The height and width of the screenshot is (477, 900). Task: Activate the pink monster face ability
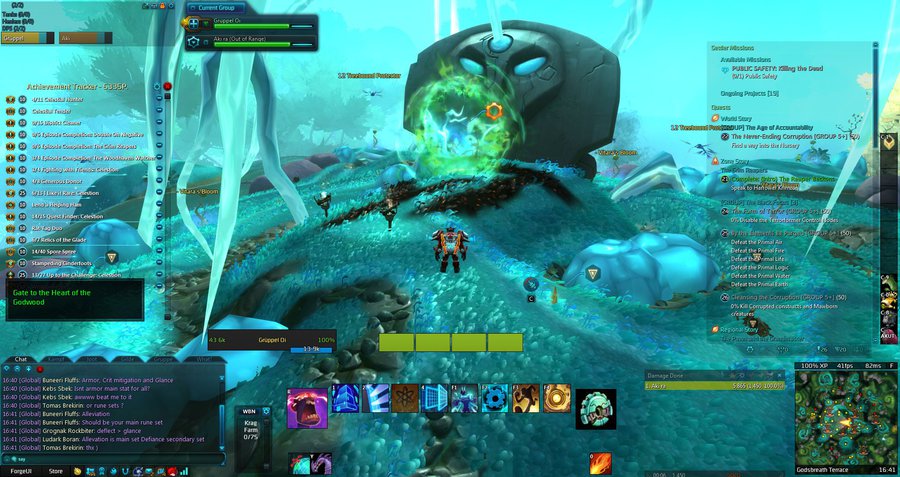[307, 408]
